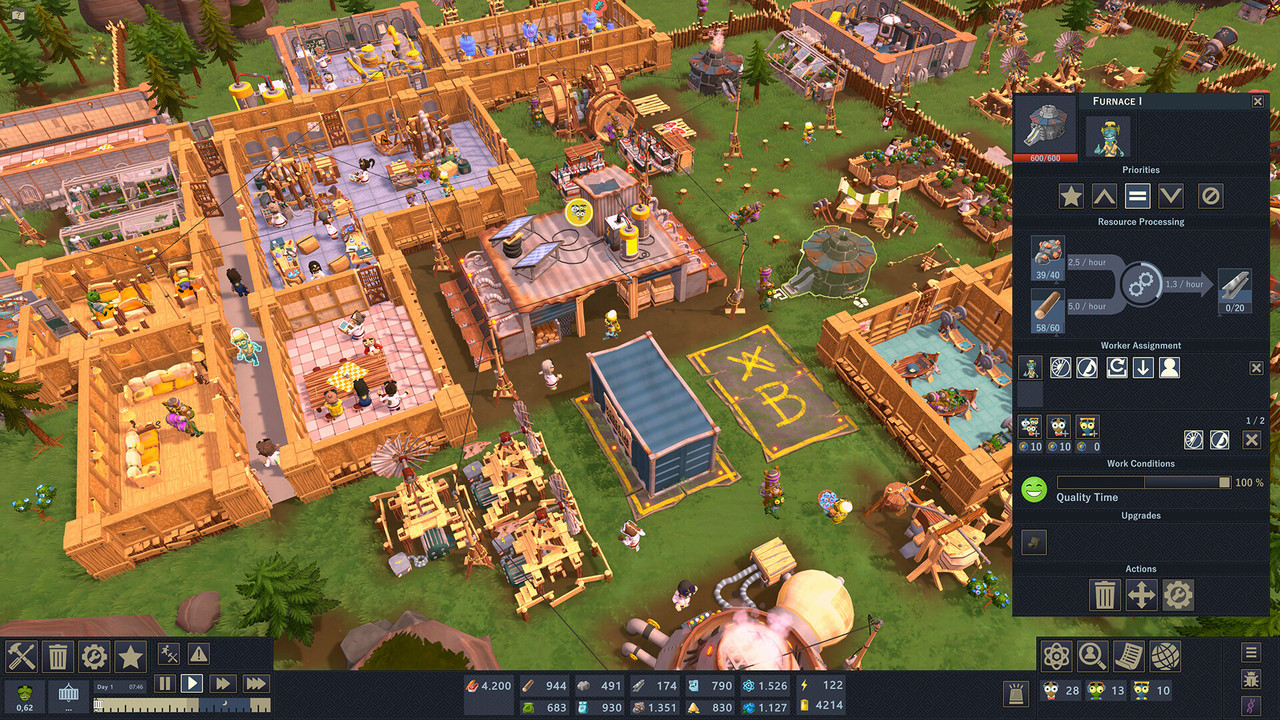Set game speed to triple-arrow fastest
Screen dimensions: 1280x720
point(256,684)
